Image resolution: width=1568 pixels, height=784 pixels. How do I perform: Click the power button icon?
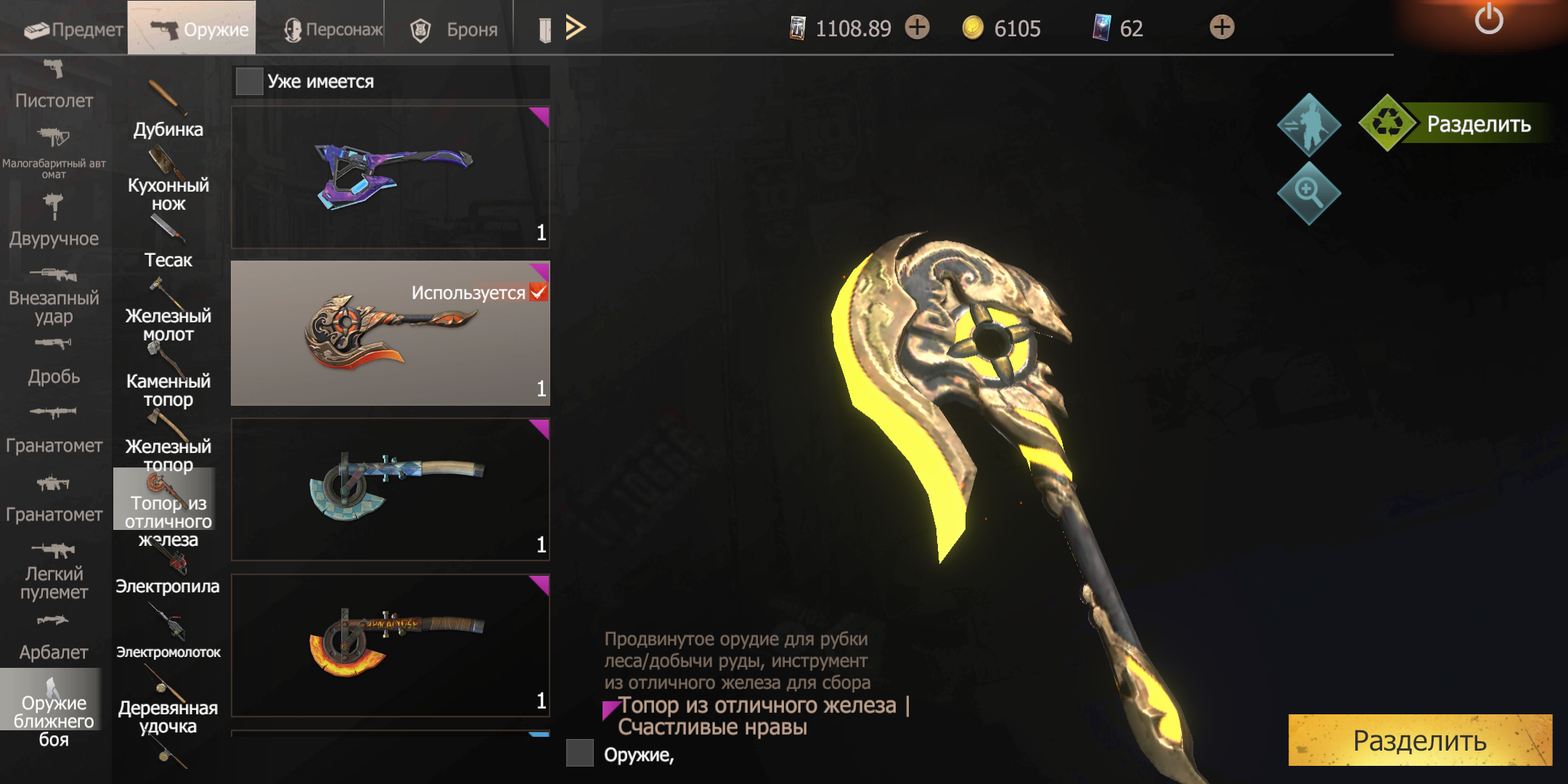(1488, 20)
